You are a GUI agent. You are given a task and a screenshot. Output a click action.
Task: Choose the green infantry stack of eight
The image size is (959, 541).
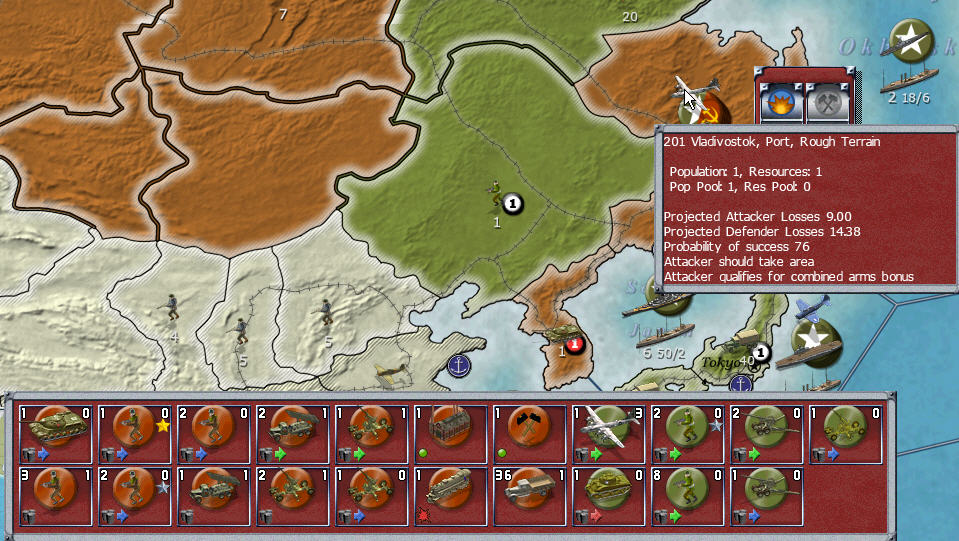[688, 495]
